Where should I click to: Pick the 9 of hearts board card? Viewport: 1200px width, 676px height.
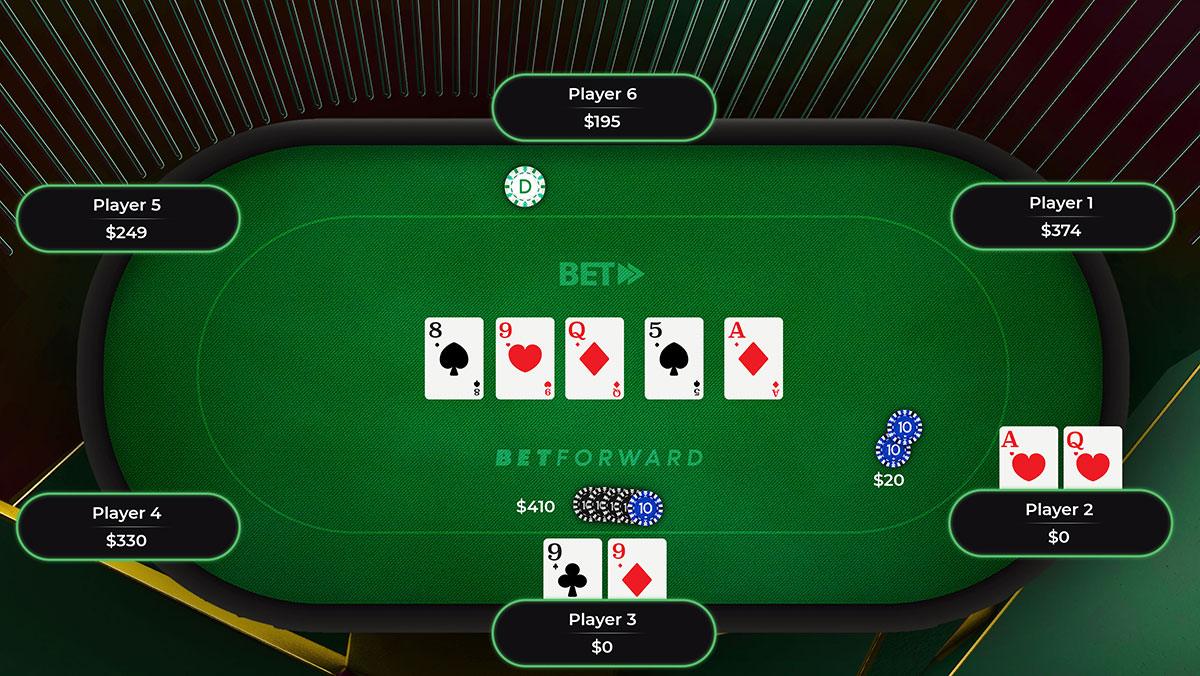click(x=524, y=358)
